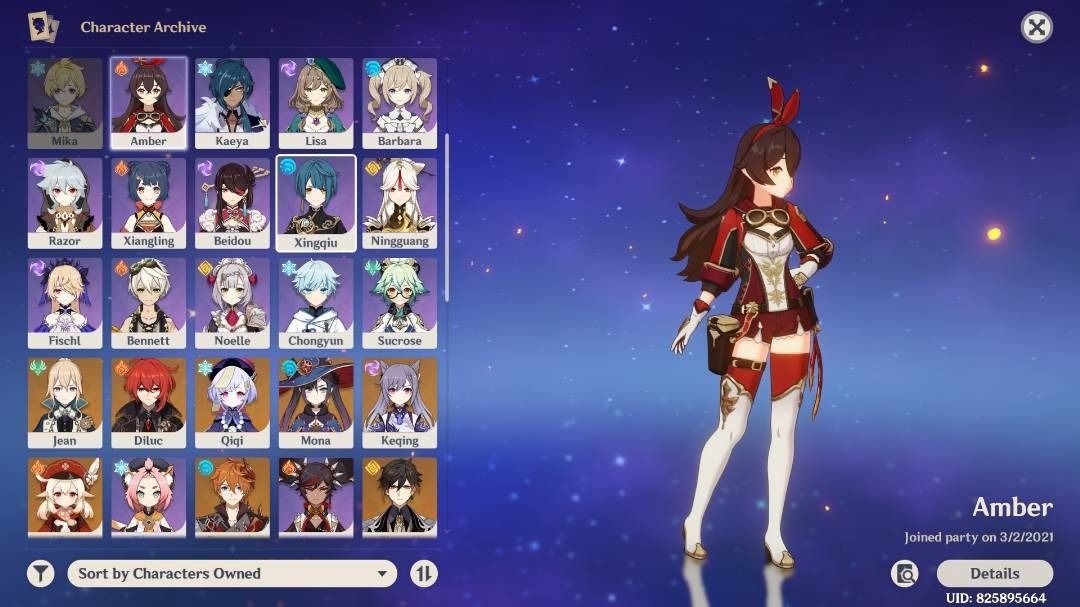Image resolution: width=1080 pixels, height=607 pixels.
Task: Pick Diluc's five-star portrait
Action: coord(148,402)
